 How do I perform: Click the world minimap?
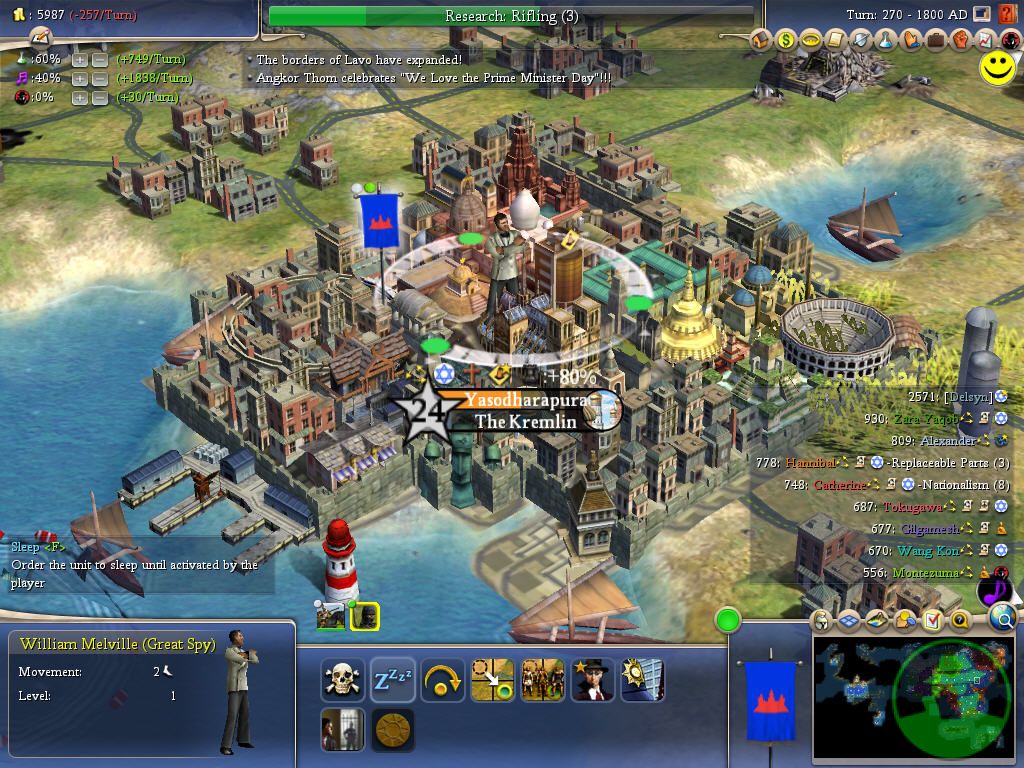pyautogui.click(x=910, y=698)
